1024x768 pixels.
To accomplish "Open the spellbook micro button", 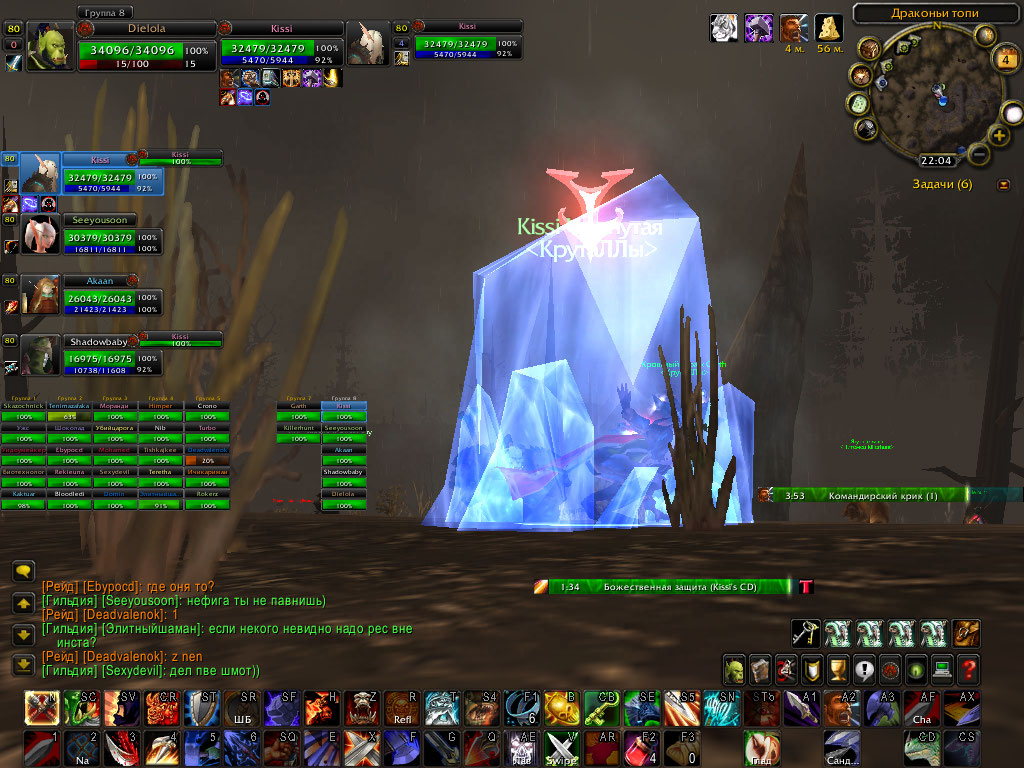I will (761, 669).
